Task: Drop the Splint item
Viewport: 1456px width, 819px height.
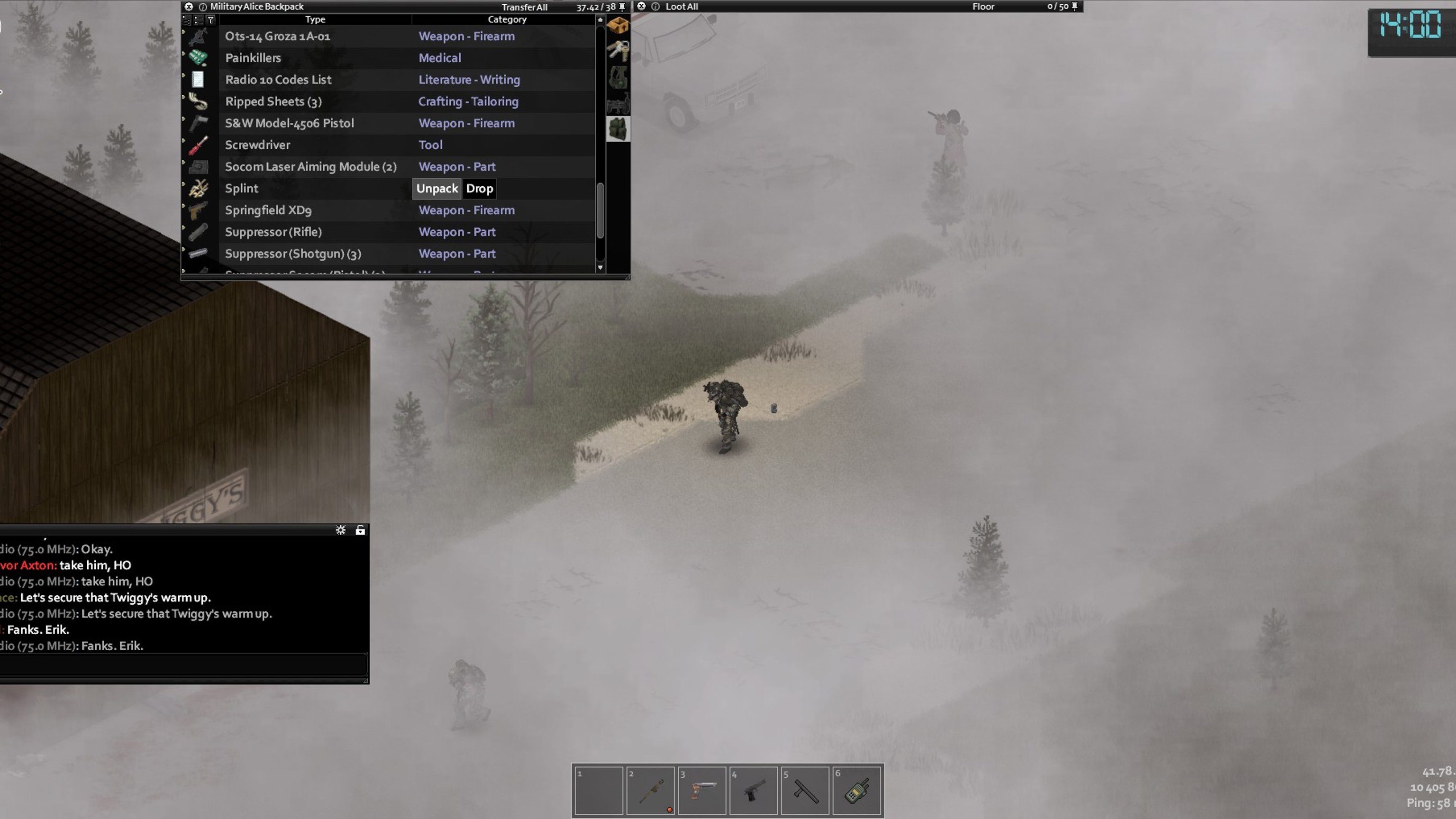Action: click(479, 188)
